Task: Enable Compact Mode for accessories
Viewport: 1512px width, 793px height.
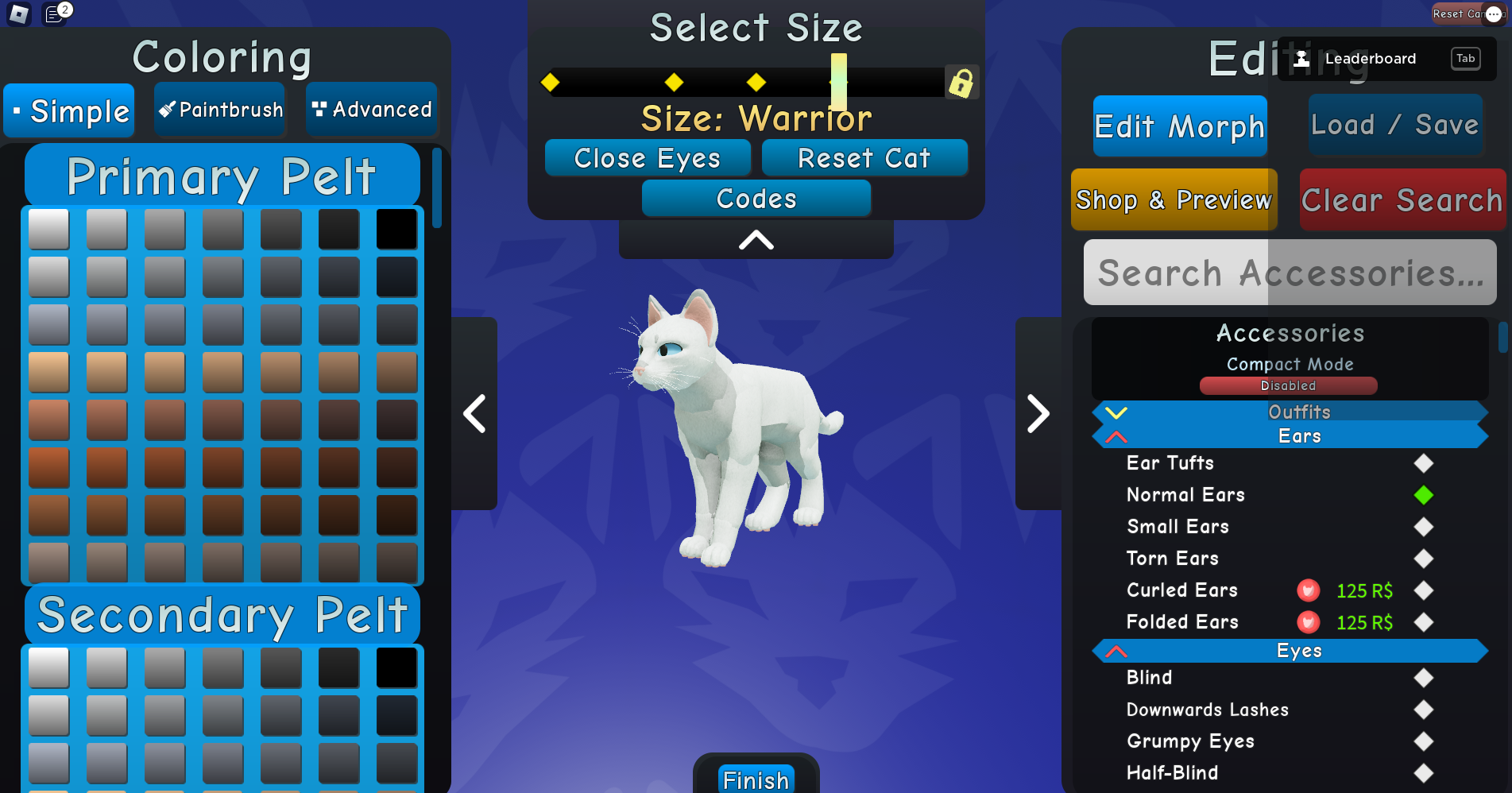Action: point(1288,385)
